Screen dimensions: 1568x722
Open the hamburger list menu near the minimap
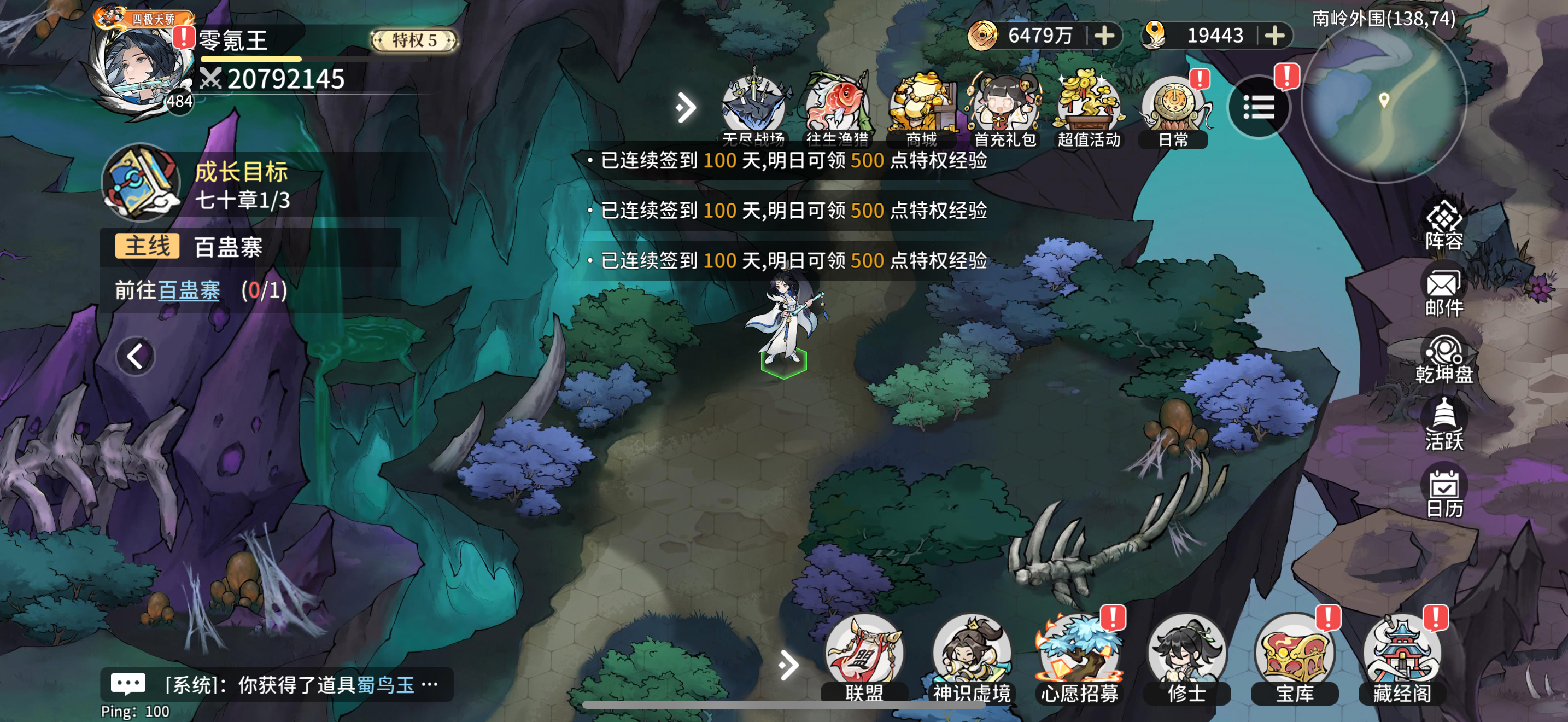(x=1259, y=107)
